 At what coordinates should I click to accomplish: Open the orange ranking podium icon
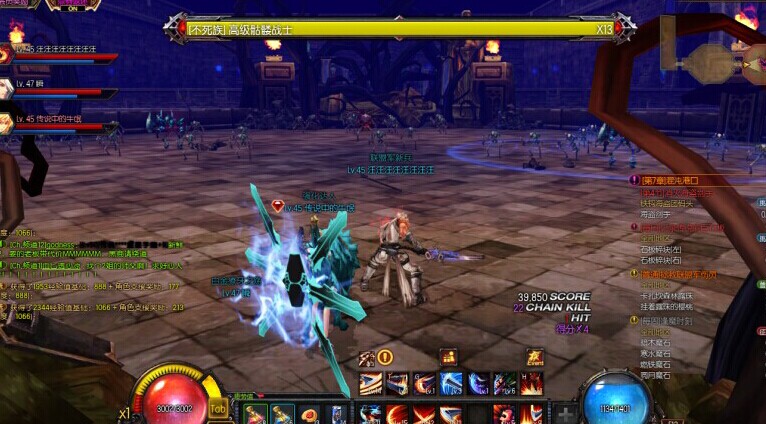[x=448, y=356]
